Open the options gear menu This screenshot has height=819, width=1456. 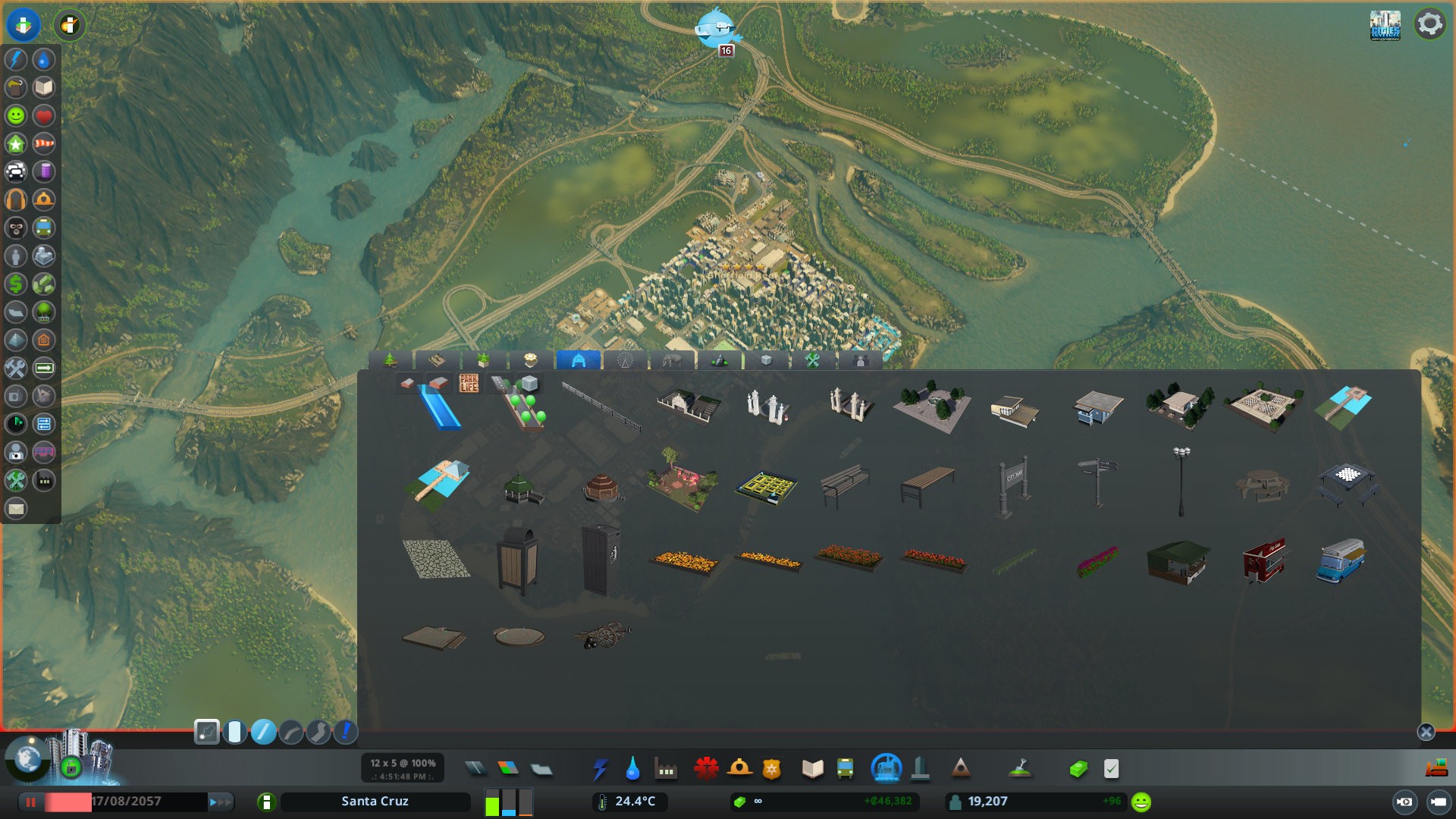point(1429,24)
